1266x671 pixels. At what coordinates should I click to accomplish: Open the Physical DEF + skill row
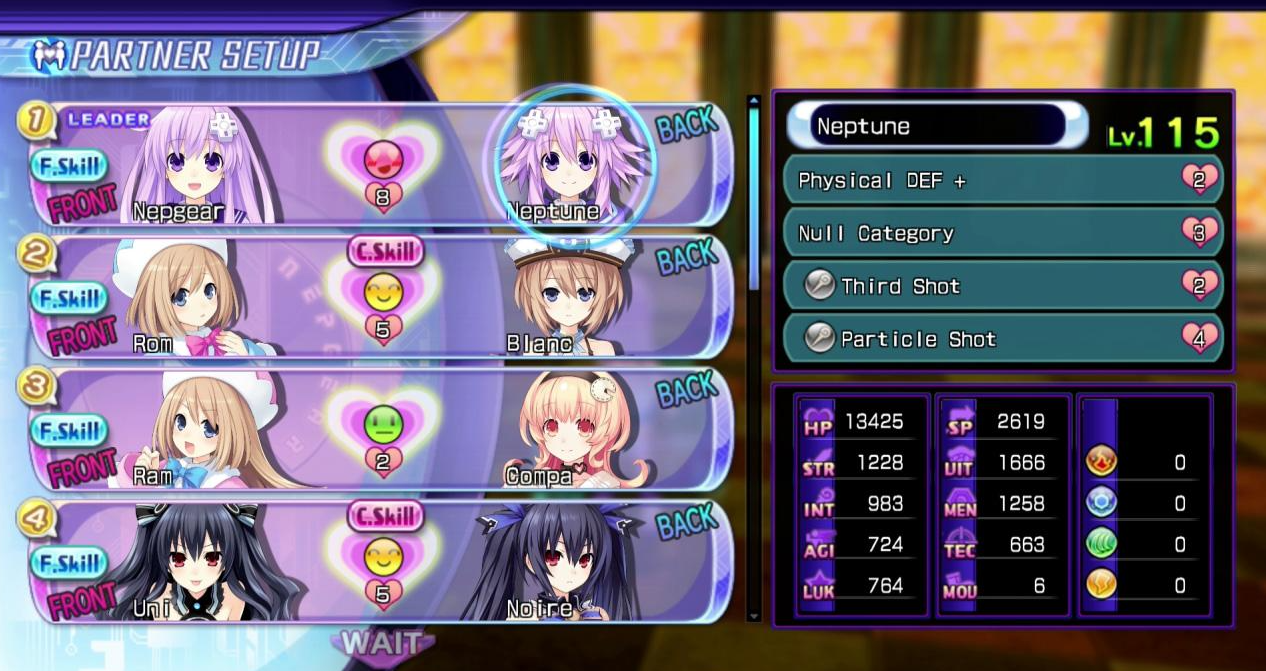point(1002,181)
